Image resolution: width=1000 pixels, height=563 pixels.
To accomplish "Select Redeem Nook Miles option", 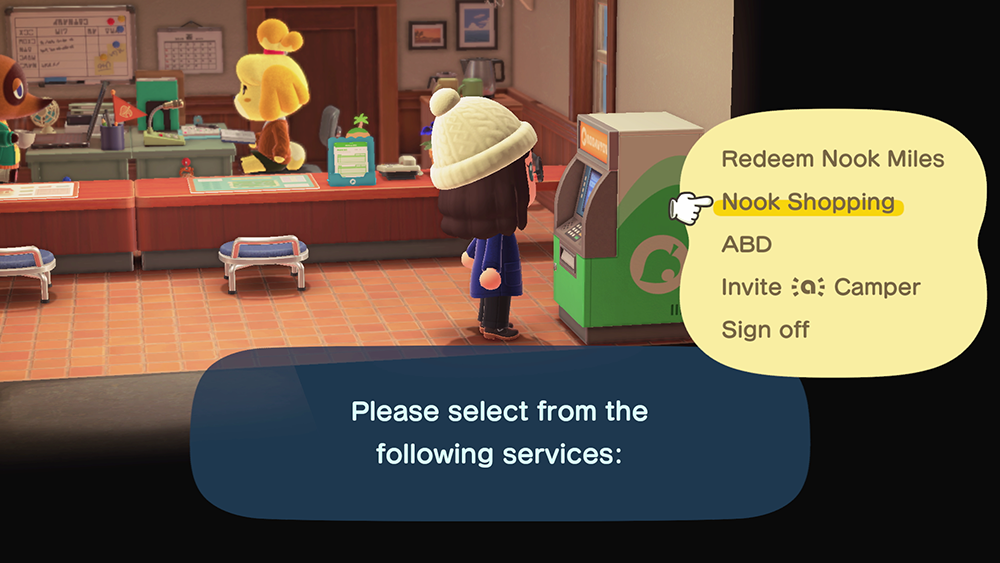I will 832,159.
